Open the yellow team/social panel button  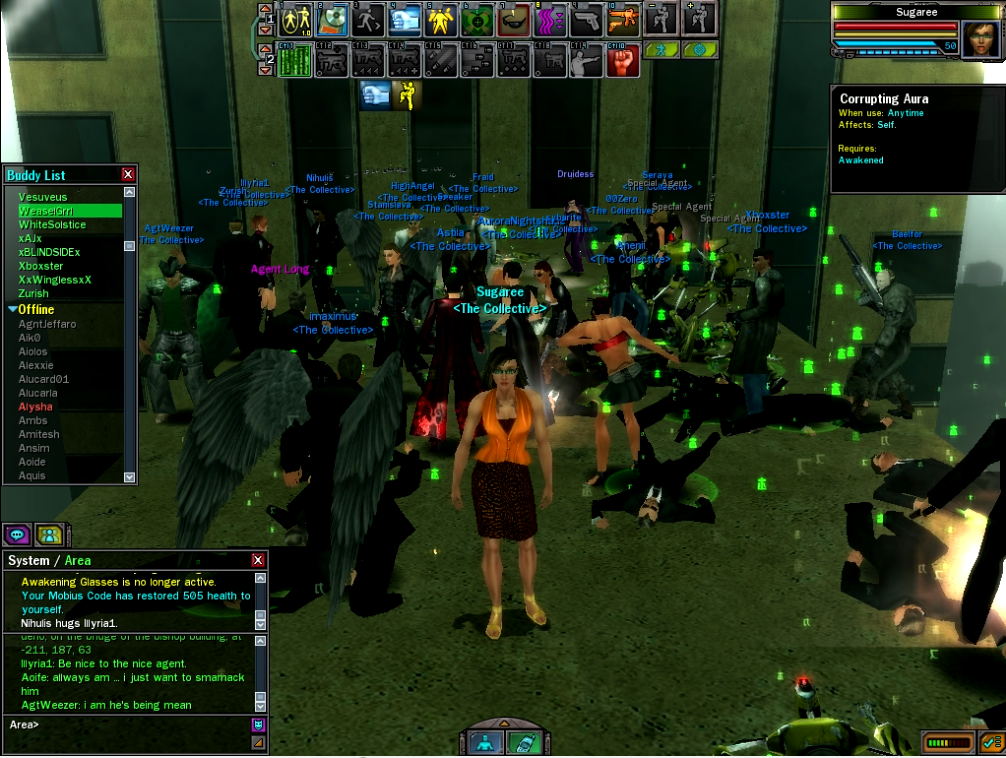click(49, 535)
